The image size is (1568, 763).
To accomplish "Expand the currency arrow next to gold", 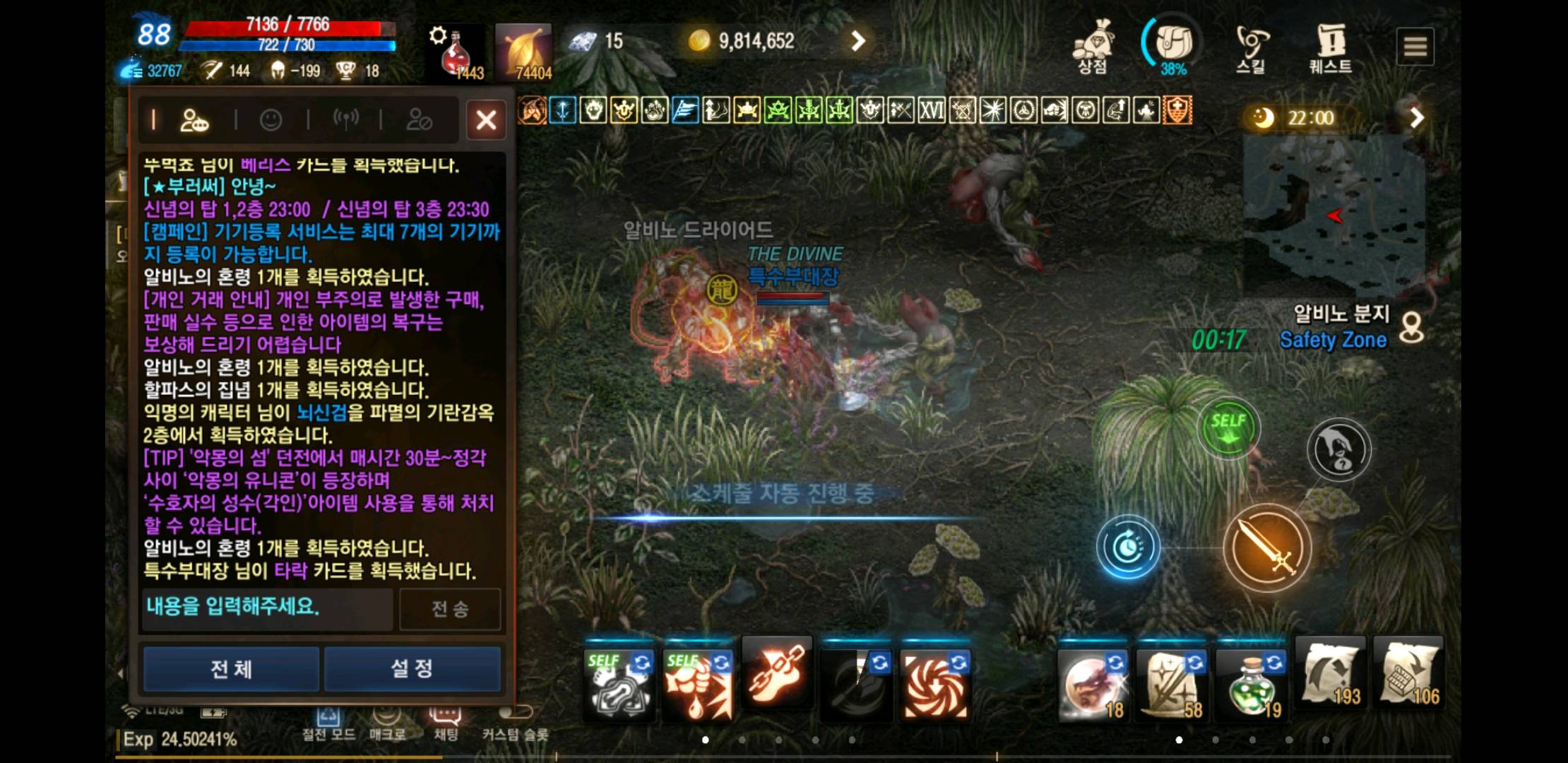I will 857,42.
